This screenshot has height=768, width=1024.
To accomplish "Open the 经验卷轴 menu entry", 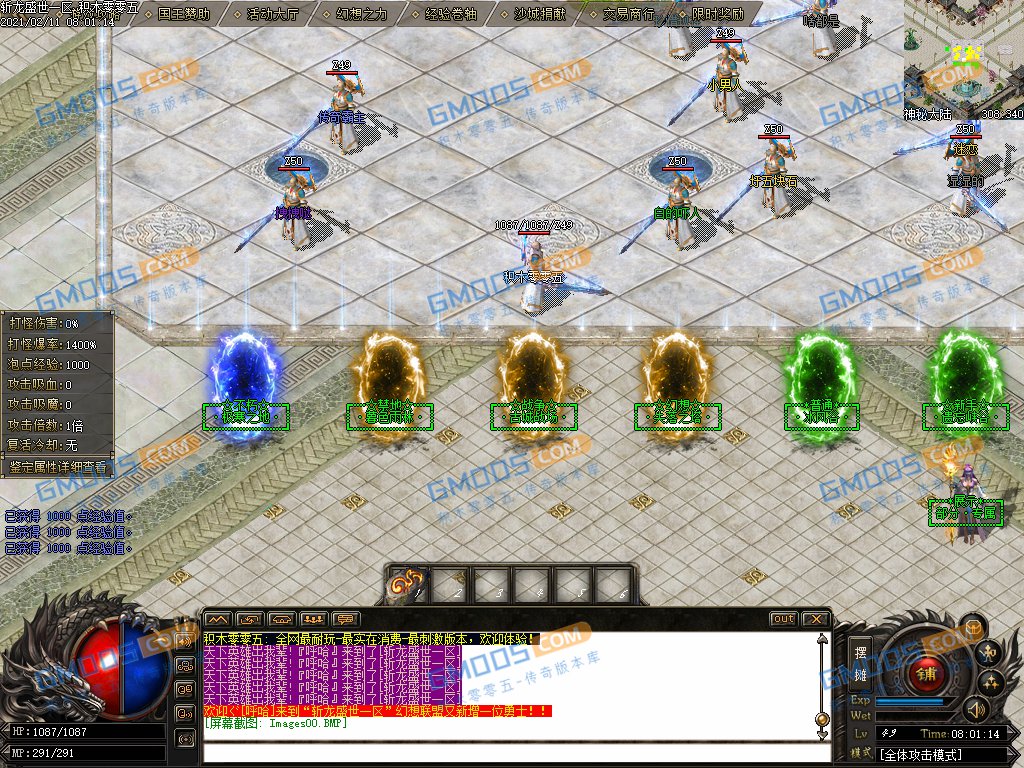I will click(451, 14).
